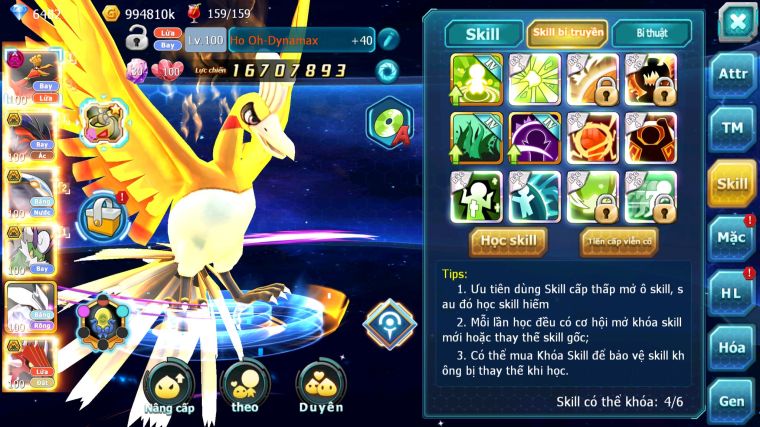Switch to the HL side tab

[732, 293]
